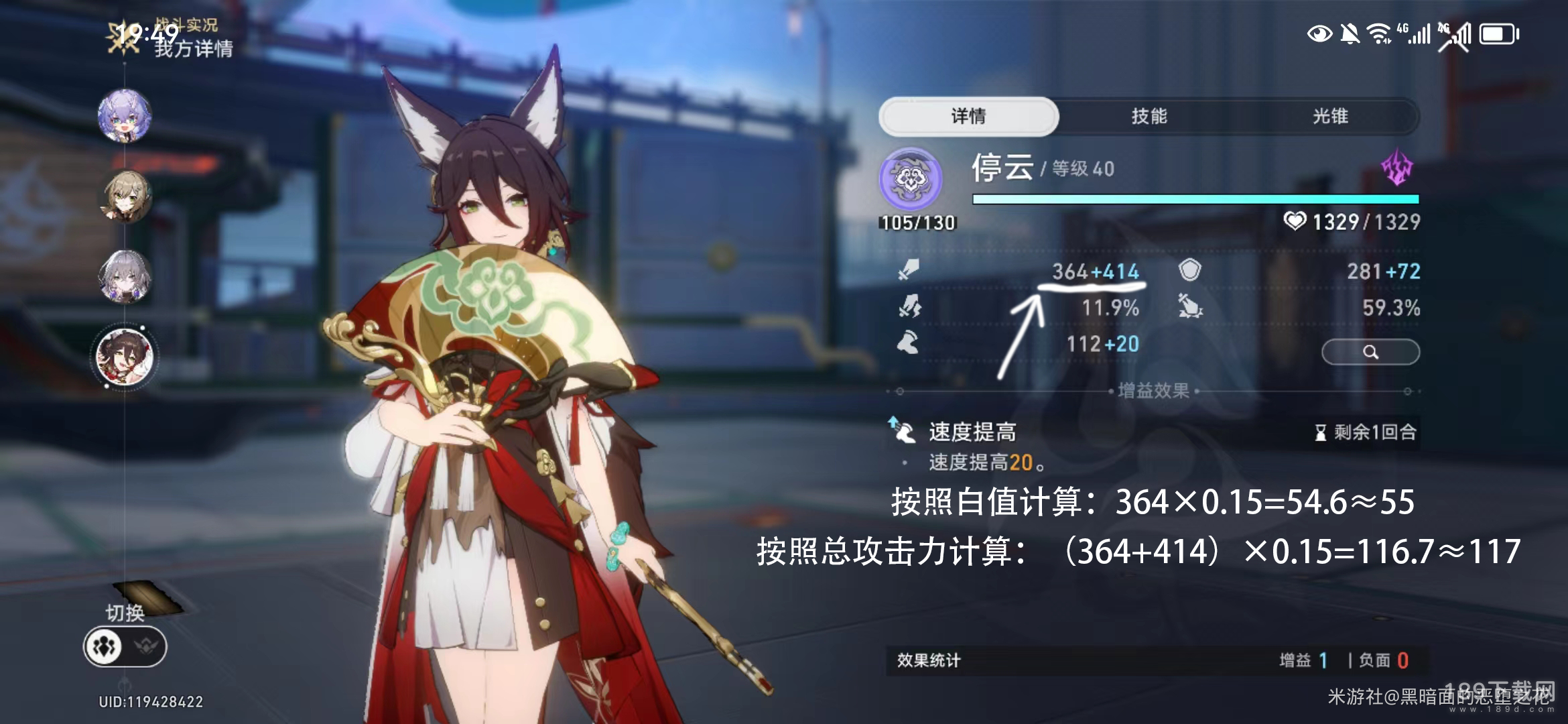The image size is (1568, 724).
Task: Select Tingyun's highlighted portrait
Action: 125,356
